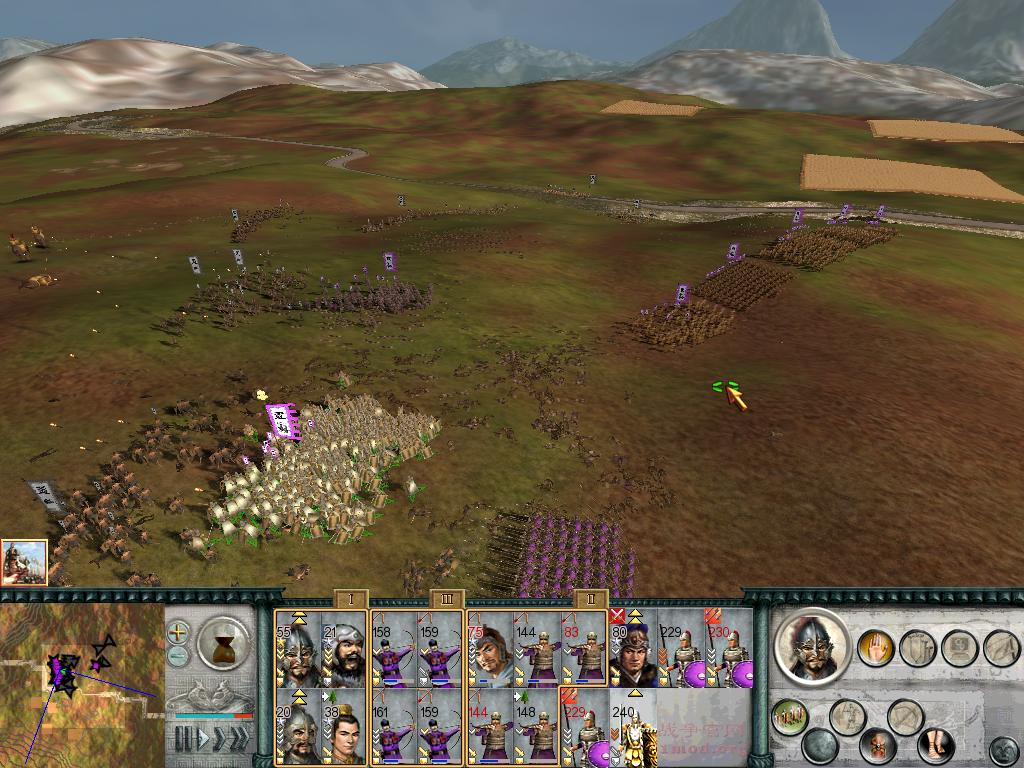Image resolution: width=1024 pixels, height=768 pixels.
Task: Zoom out the minimap with minus button
Action: [x=178, y=656]
